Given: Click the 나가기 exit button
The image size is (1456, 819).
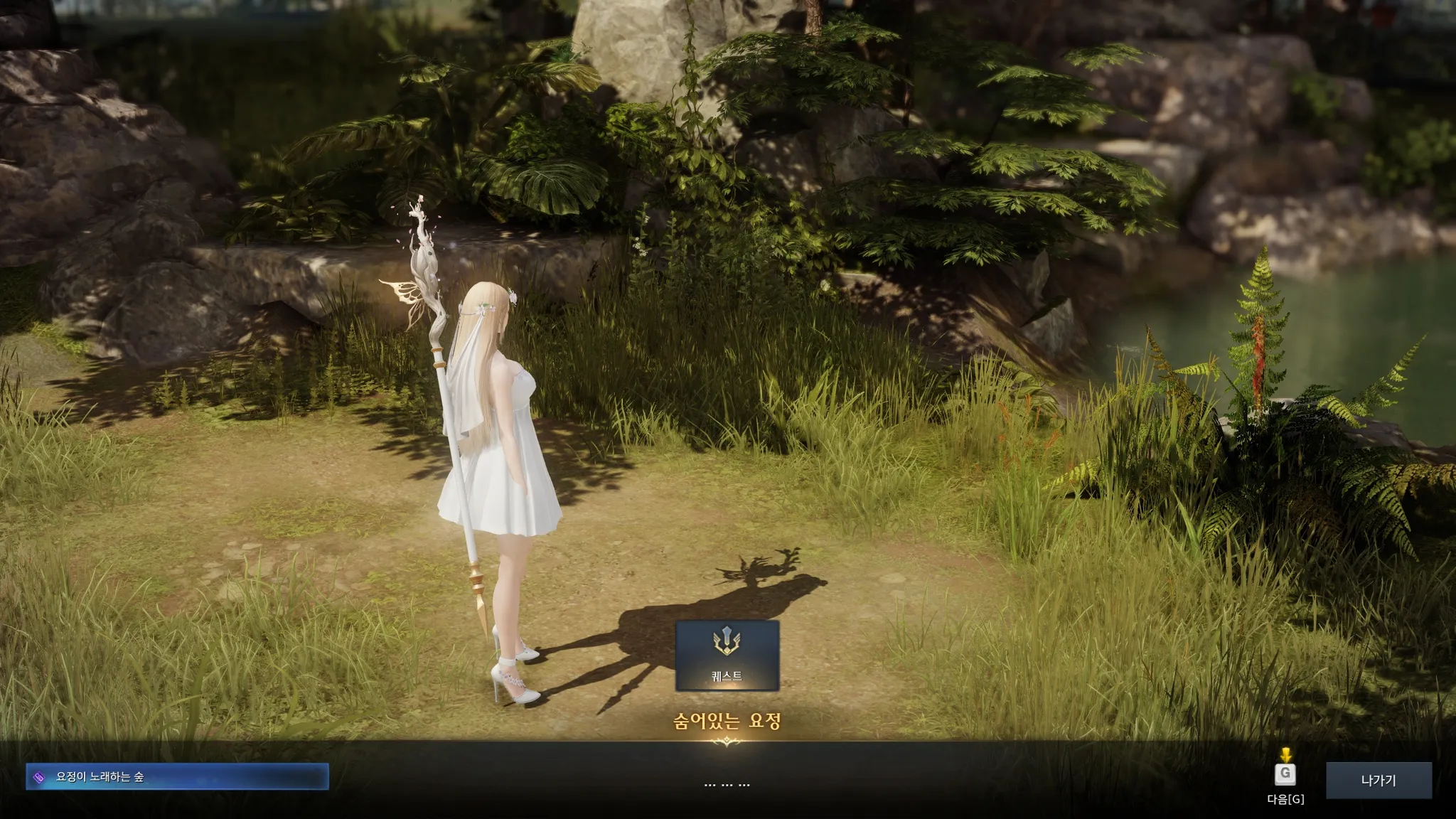Looking at the screenshot, I should point(1379,780).
